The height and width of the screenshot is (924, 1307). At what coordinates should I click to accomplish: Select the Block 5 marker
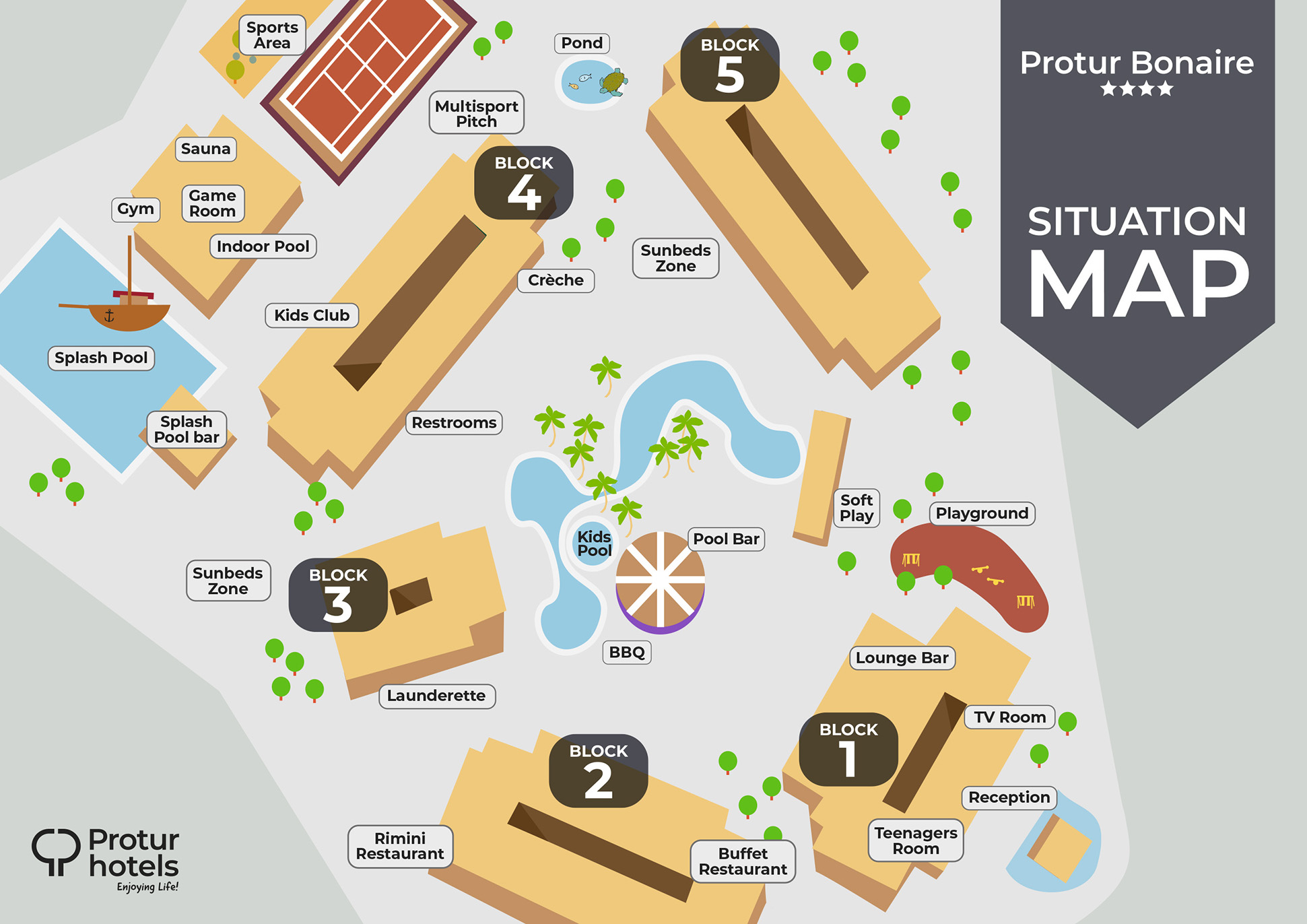coord(730,65)
